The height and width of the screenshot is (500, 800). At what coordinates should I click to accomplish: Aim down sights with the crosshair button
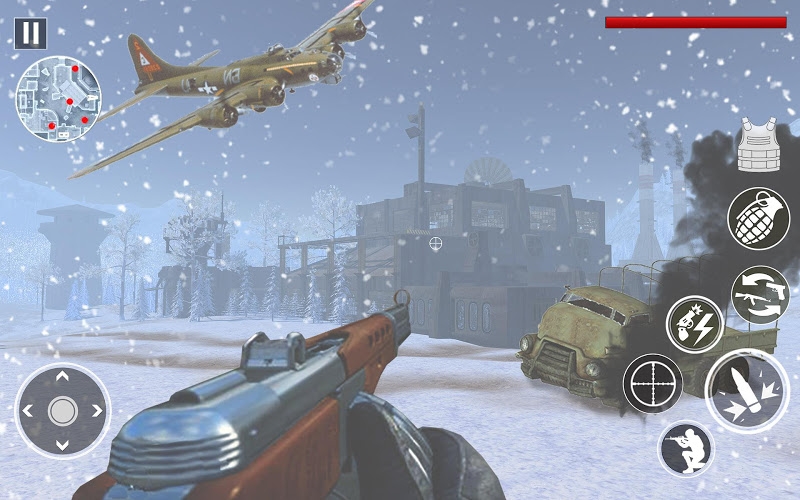coord(653,384)
